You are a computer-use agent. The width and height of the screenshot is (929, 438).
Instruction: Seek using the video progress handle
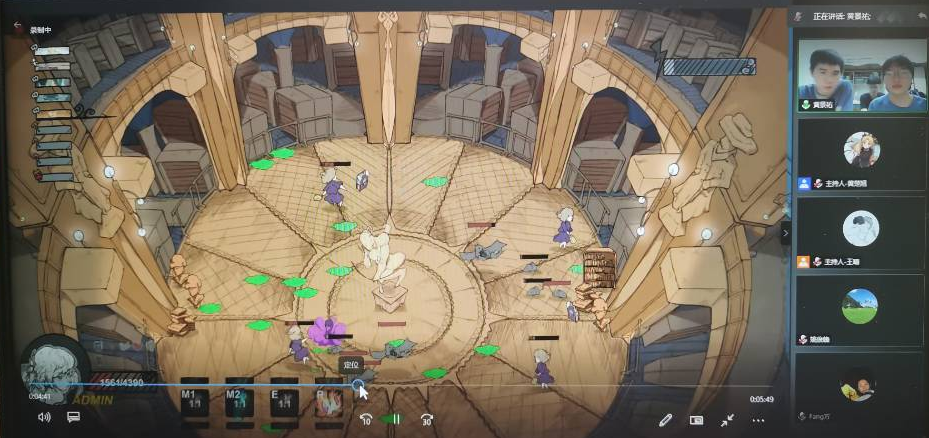358,384
